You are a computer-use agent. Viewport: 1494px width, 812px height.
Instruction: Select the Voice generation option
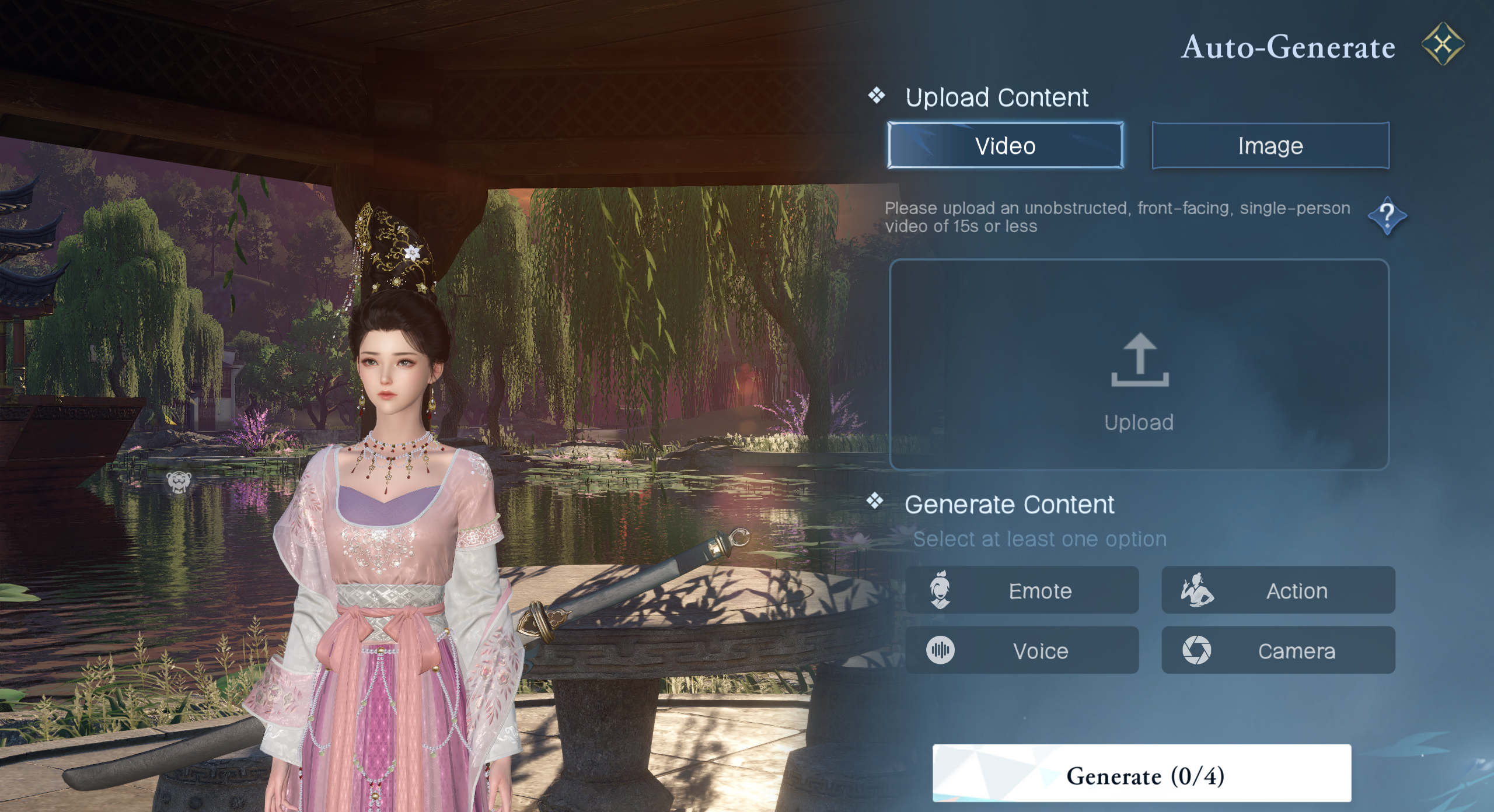pos(1022,650)
